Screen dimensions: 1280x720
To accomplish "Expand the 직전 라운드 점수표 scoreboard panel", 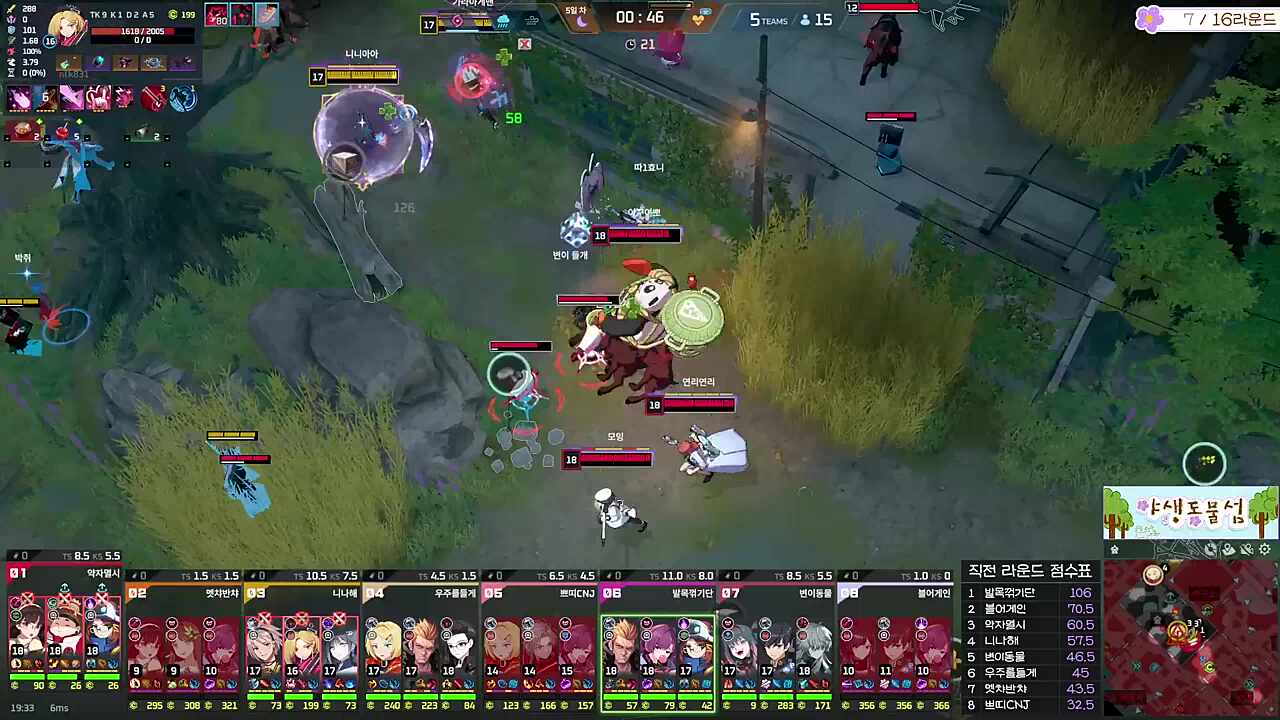I will click(1030, 568).
